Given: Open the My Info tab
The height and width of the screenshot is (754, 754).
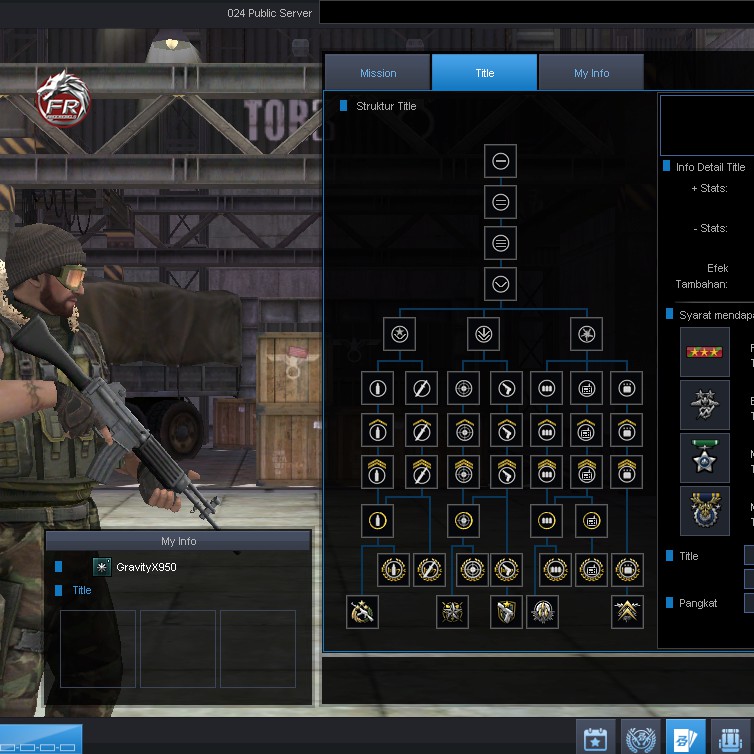Looking at the screenshot, I should [591, 73].
